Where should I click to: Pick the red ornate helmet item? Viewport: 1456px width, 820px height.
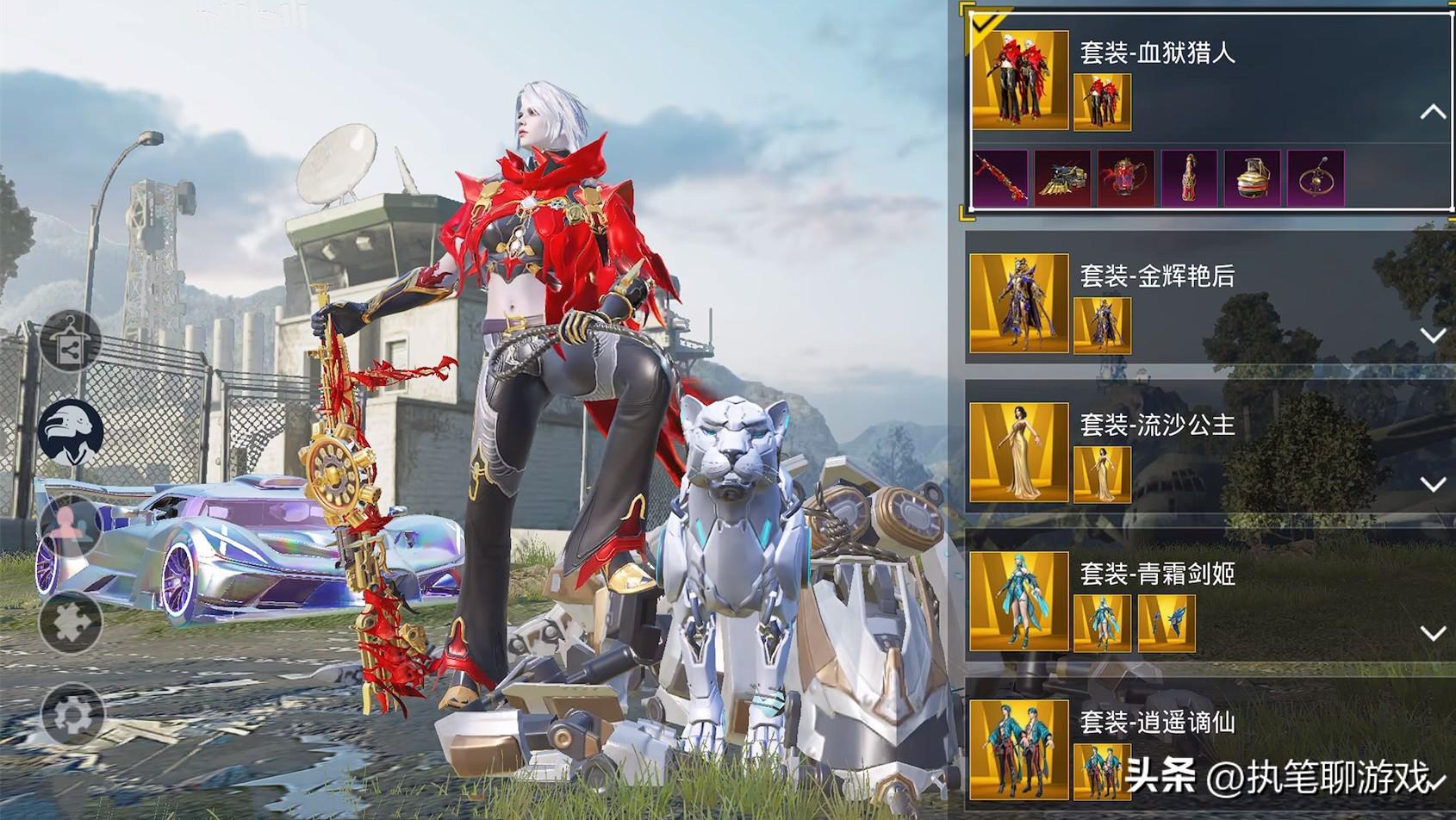click(1126, 178)
